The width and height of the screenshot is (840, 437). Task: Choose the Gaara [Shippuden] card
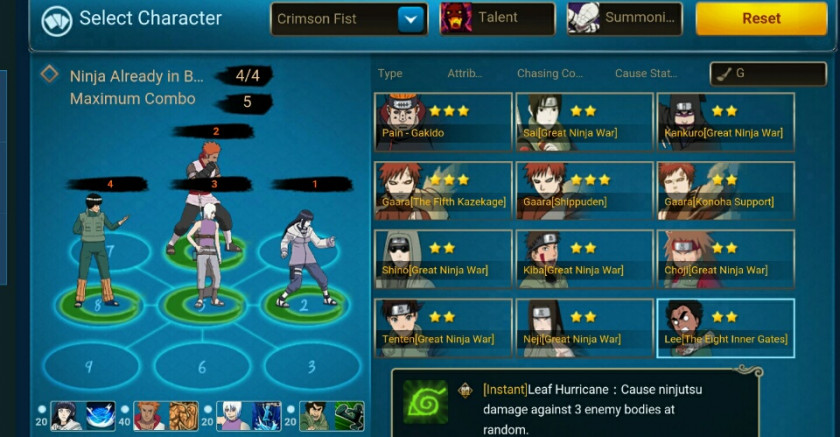click(x=584, y=191)
